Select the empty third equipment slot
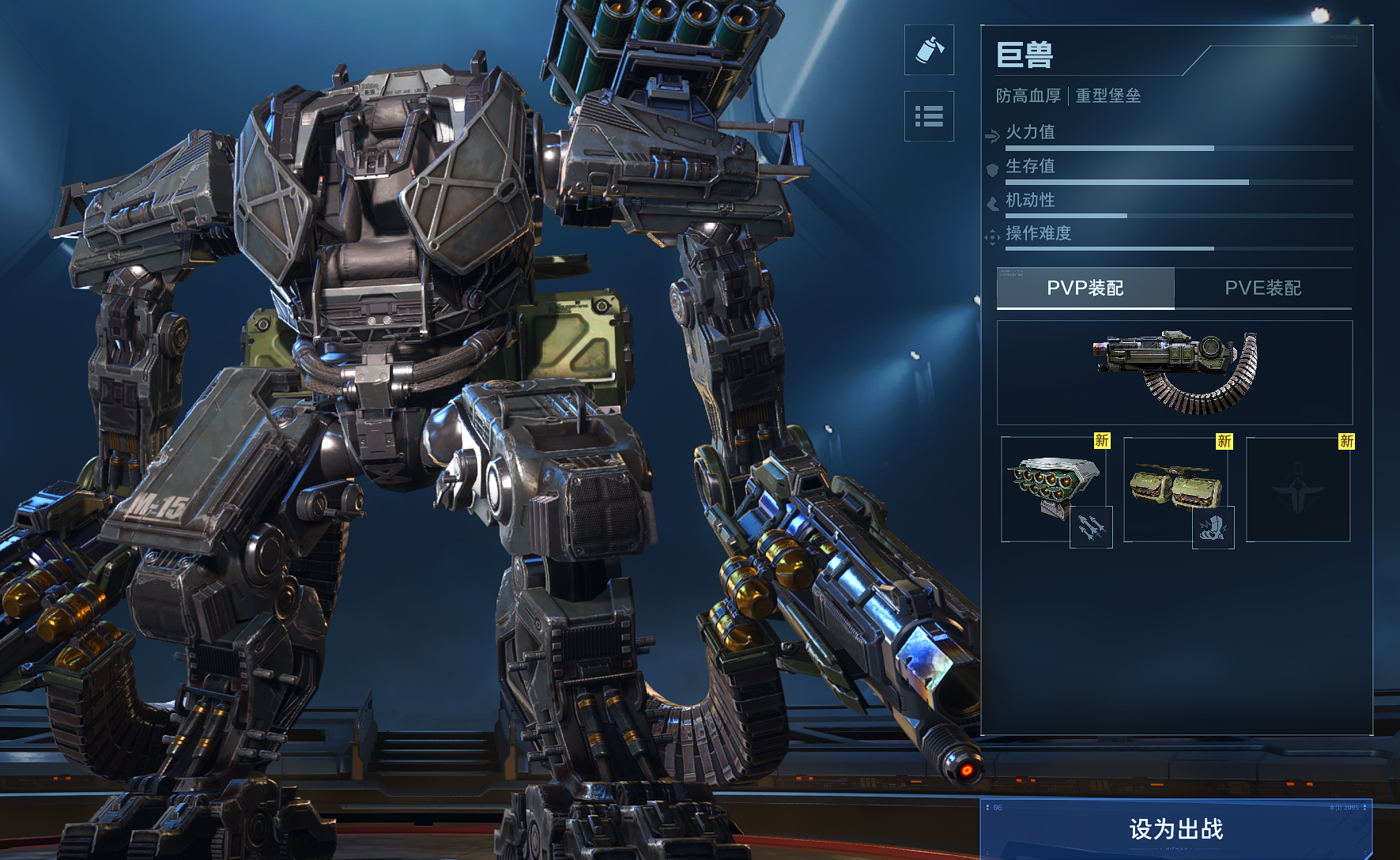The image size is (1400, 860). [x=1298, y=489]
